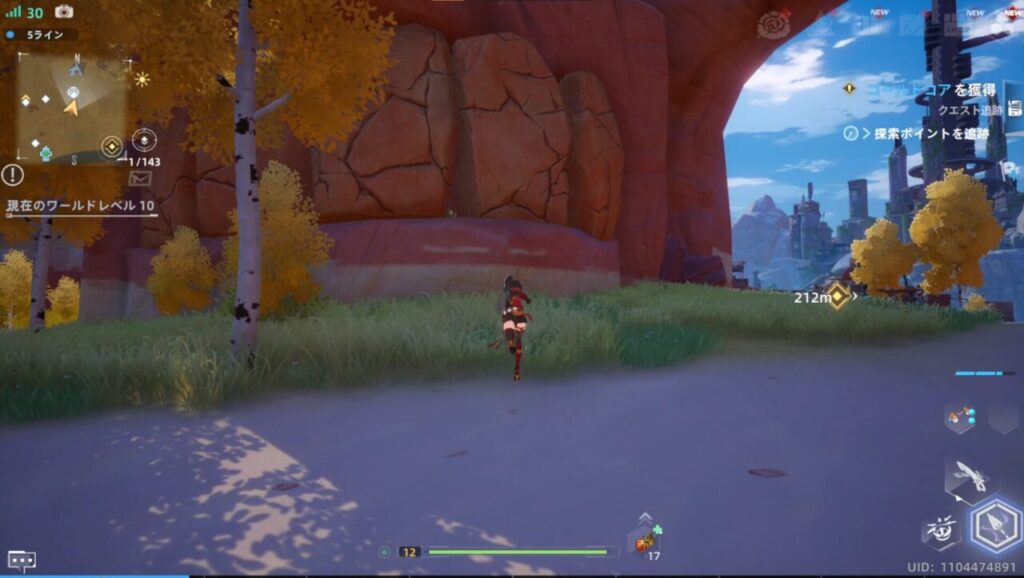1024x578 pixels.
Task: Expand the double chevron above food slot
Action: [x=645, y=517]
